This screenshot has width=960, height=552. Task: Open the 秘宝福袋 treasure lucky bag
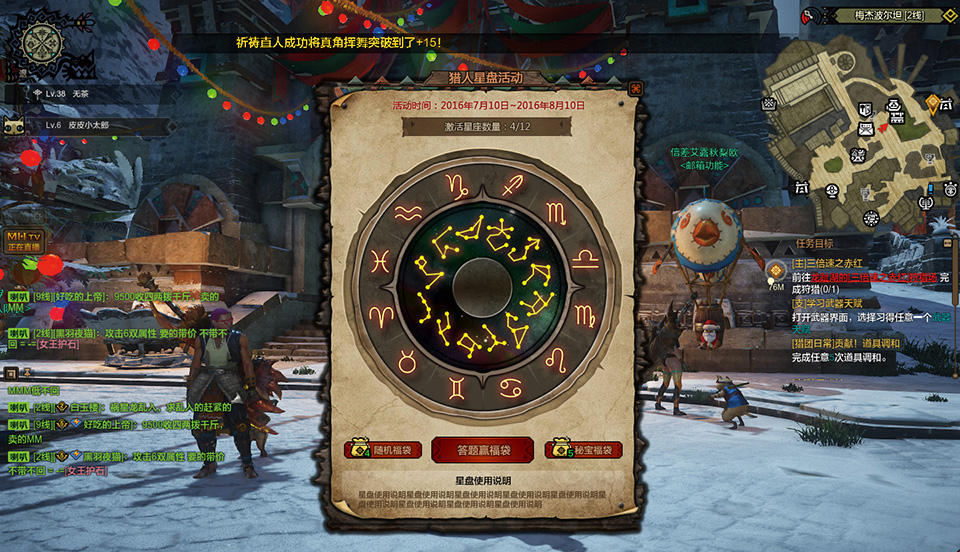point(584,450)
